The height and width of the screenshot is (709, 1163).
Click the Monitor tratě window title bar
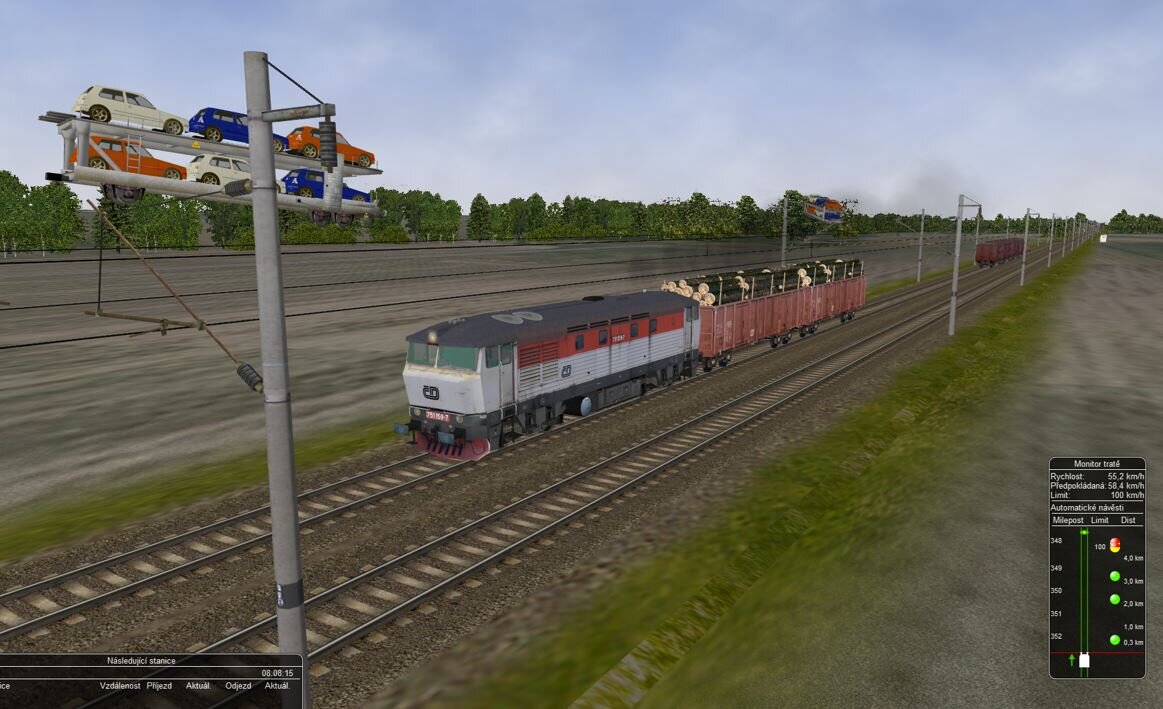pos(1096,464)
